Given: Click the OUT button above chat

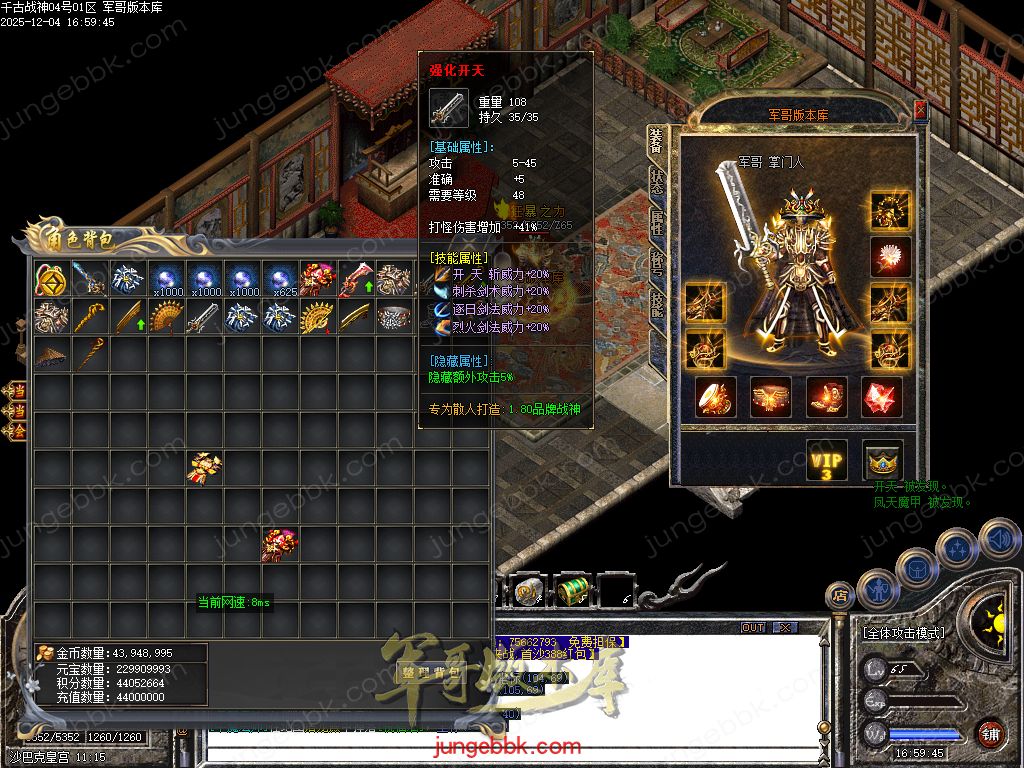Looking at the screenshot, I should coord(753,628).
